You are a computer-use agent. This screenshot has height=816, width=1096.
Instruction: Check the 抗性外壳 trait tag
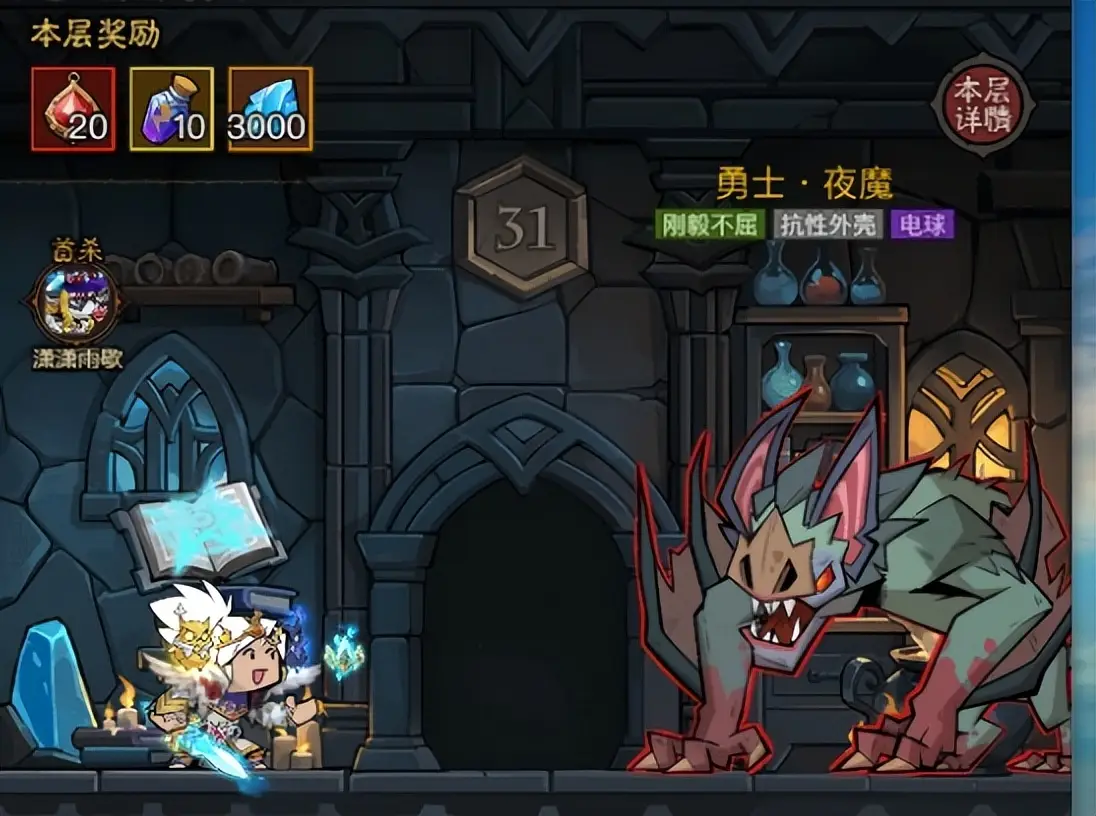829,225
